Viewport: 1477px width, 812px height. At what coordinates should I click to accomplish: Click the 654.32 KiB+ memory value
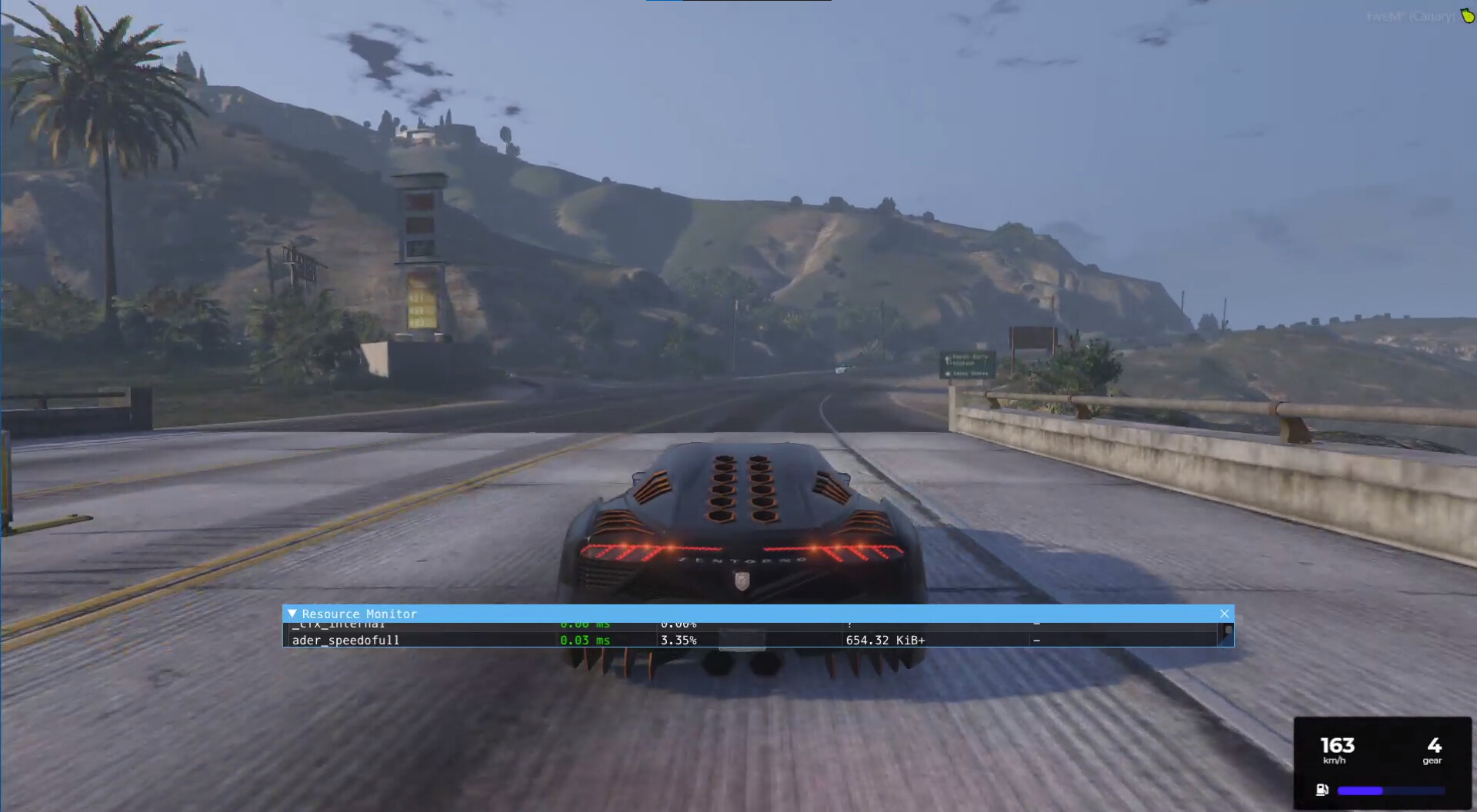[x=885, y=640]
